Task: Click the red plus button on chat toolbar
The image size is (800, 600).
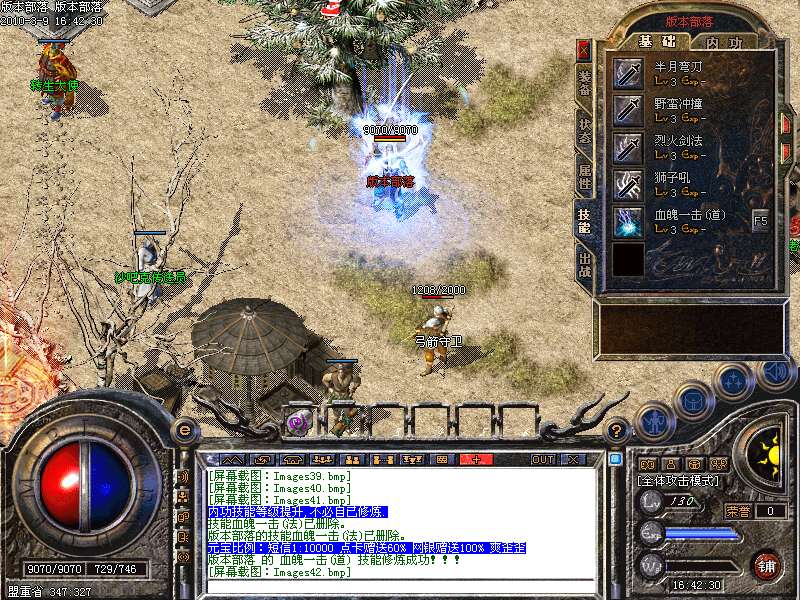Action: (476, 459)
